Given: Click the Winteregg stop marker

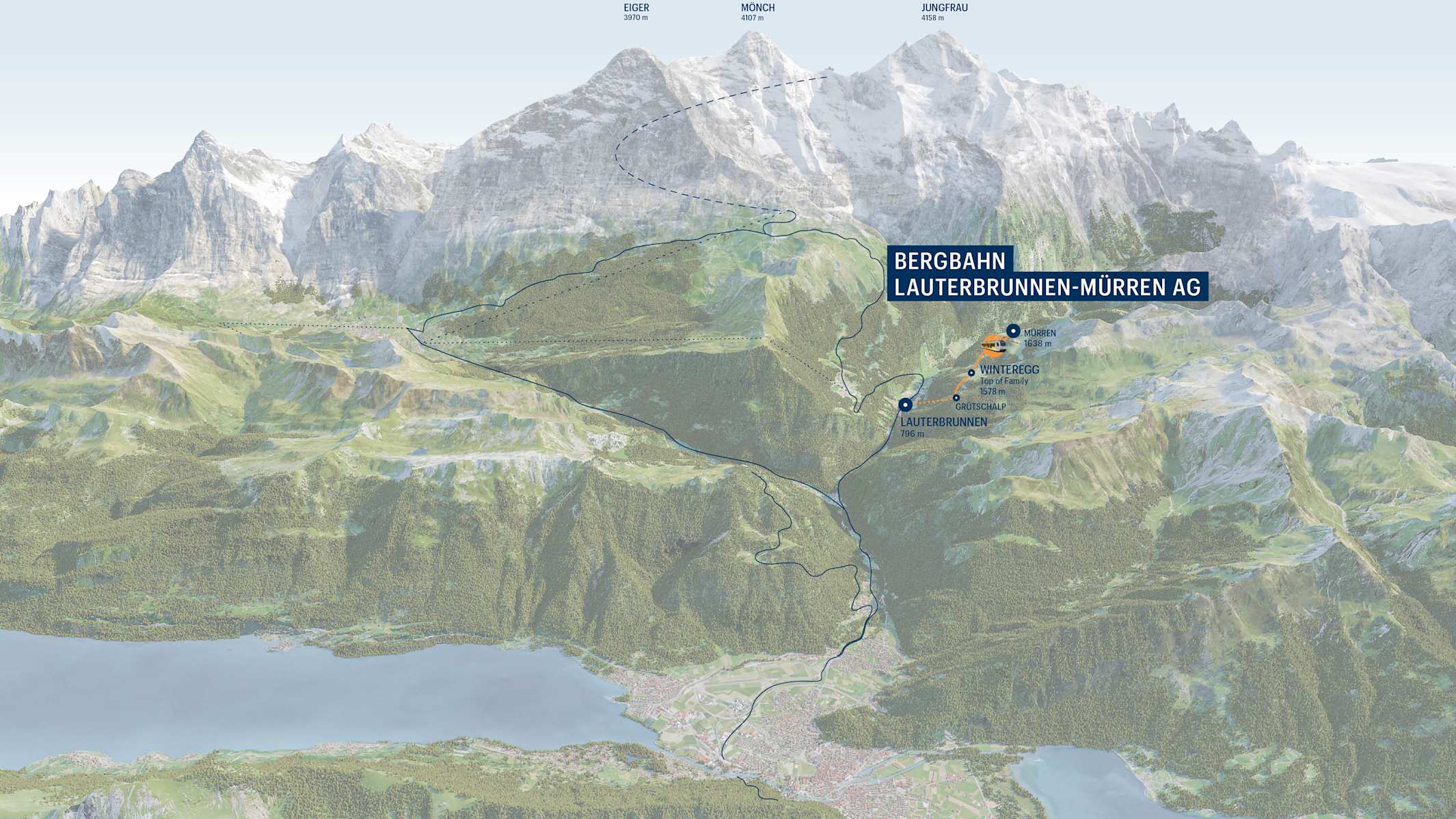Looking at the screenshot, I should (x=971, y=373).
